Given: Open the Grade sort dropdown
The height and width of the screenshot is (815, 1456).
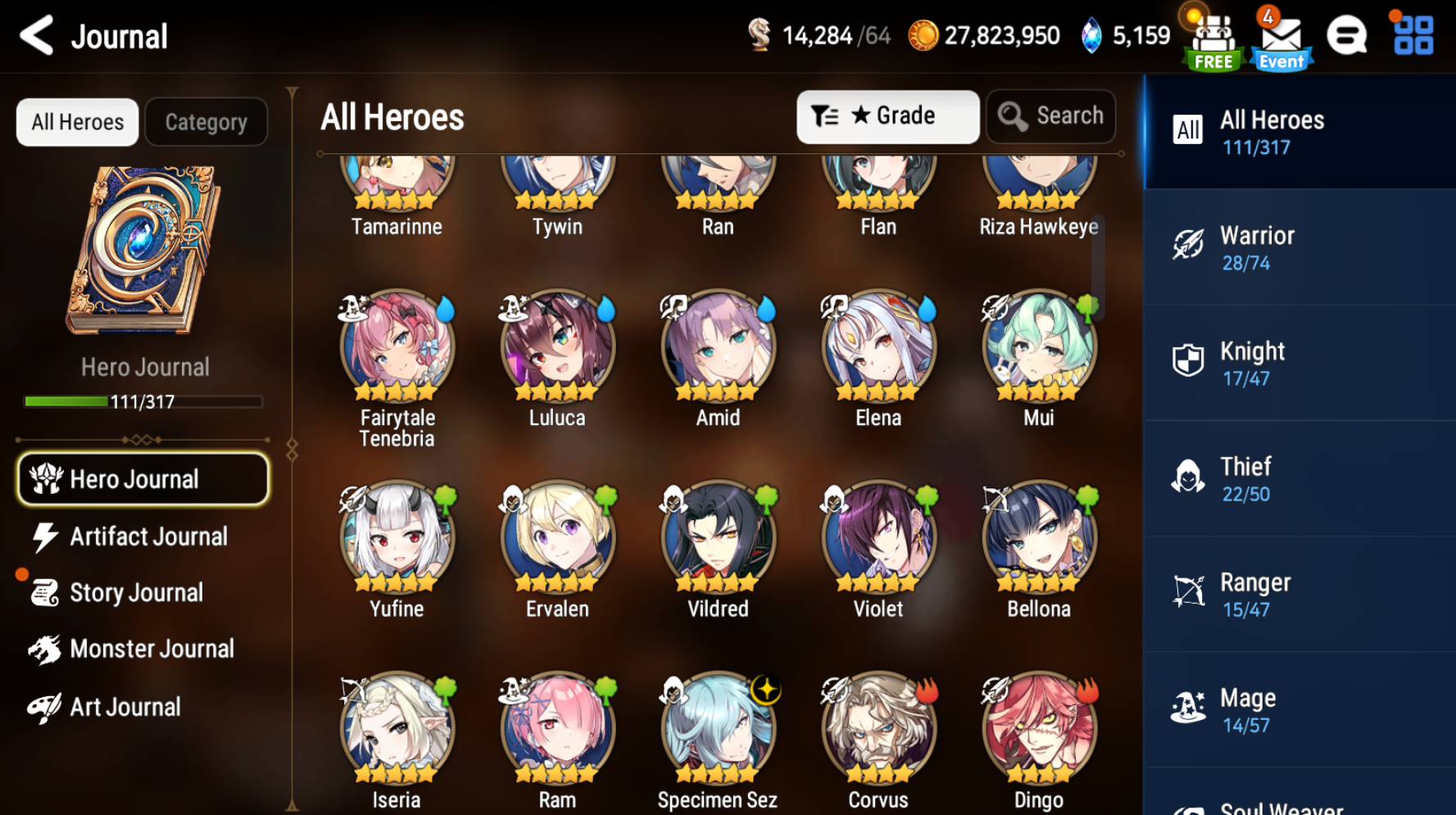Looking at the screenshot, I should tap(888, 115).
